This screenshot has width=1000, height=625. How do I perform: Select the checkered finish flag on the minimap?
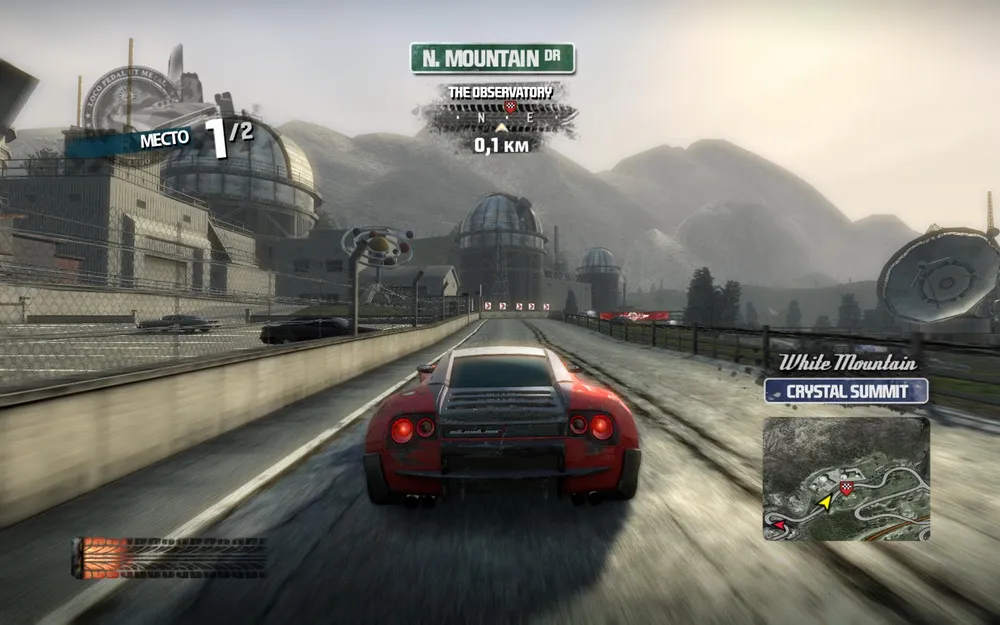coord(847,488)
